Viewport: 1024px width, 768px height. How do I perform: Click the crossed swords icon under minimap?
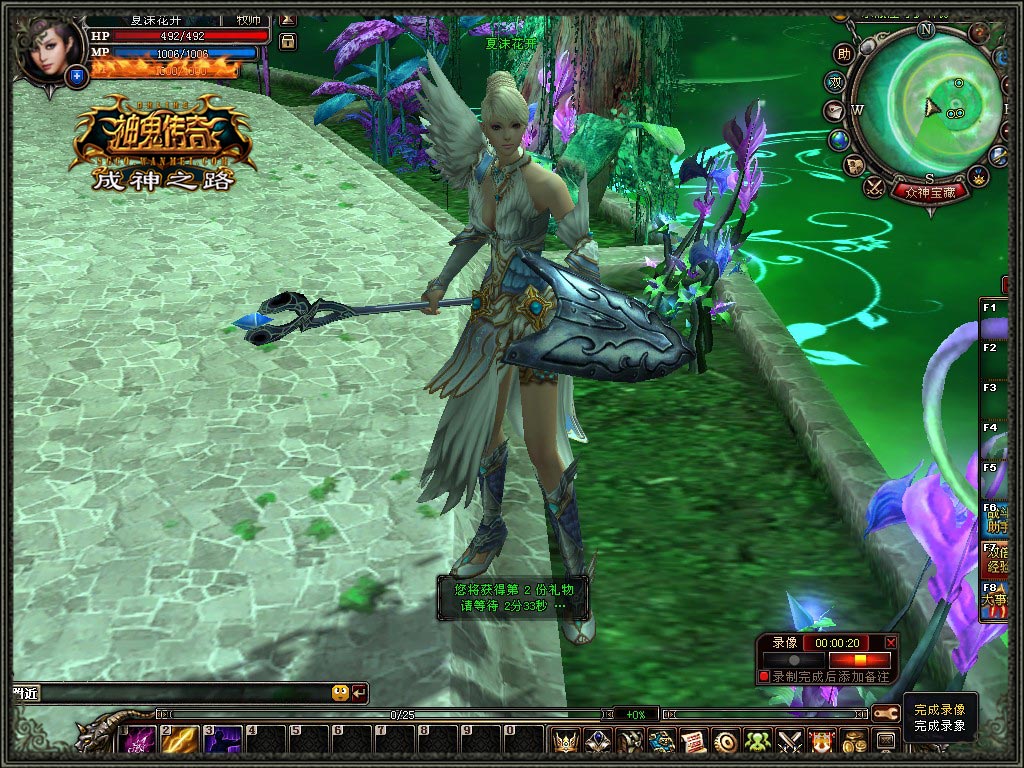click(874, 185)
